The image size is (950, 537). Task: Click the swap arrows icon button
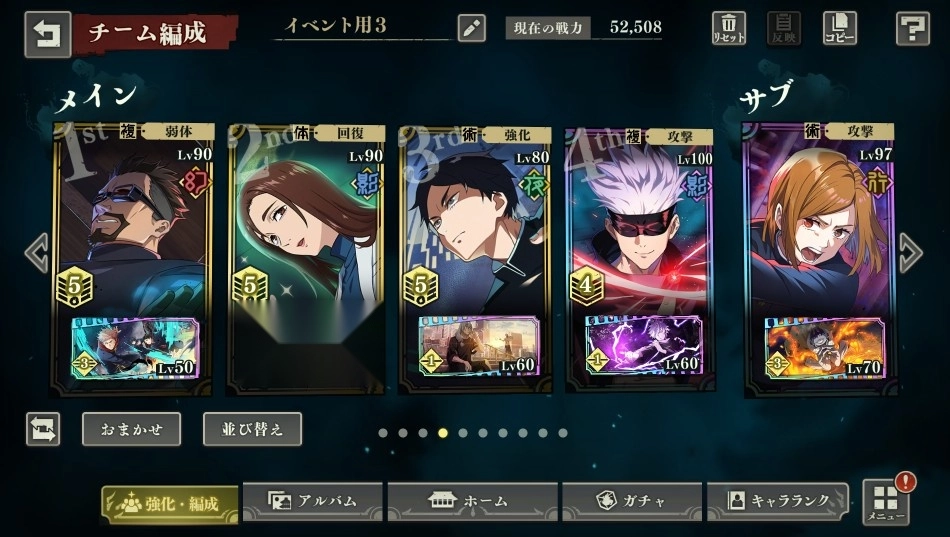pyautogui.click(x=43, y=429)
